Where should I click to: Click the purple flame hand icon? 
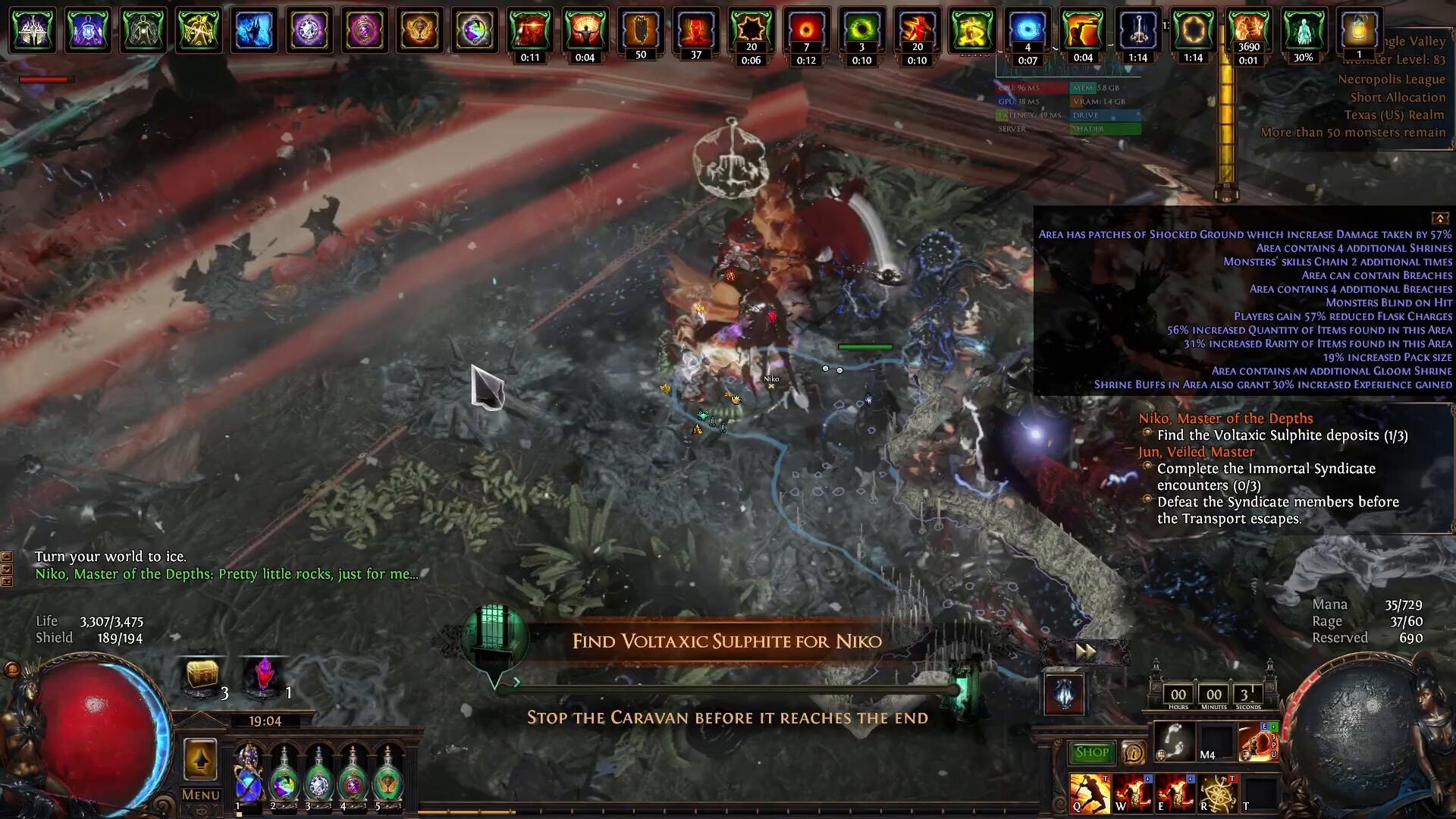tap(264, 674)
